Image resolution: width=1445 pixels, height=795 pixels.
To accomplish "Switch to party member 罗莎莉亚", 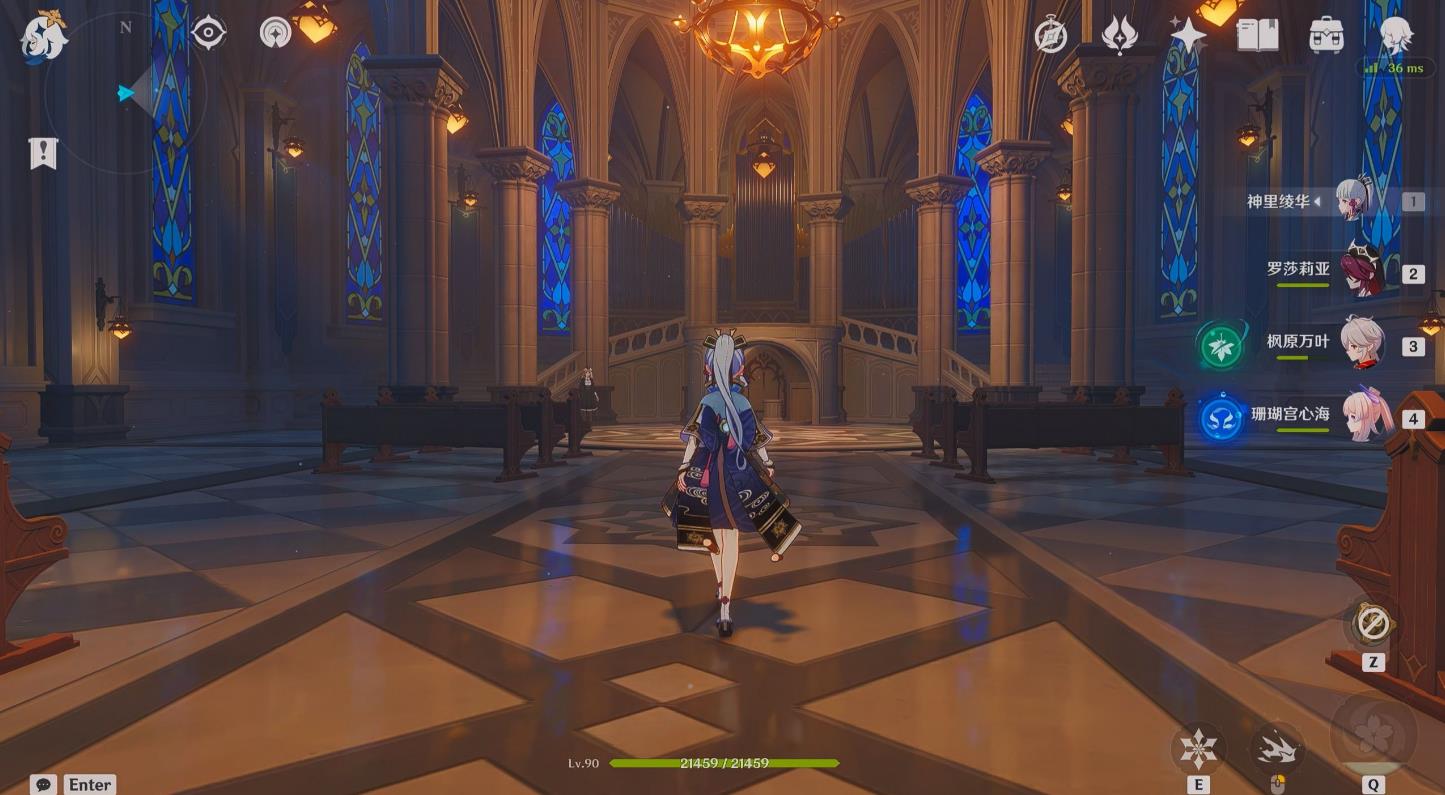I will click(x=1361, y=271).
